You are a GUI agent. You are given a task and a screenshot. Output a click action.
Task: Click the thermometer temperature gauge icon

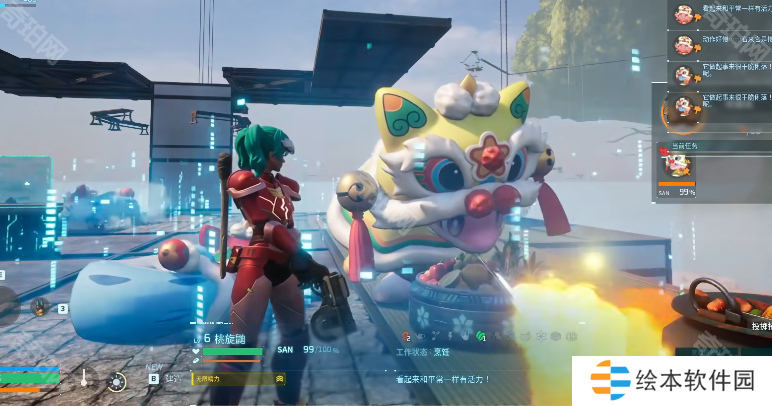85,379
